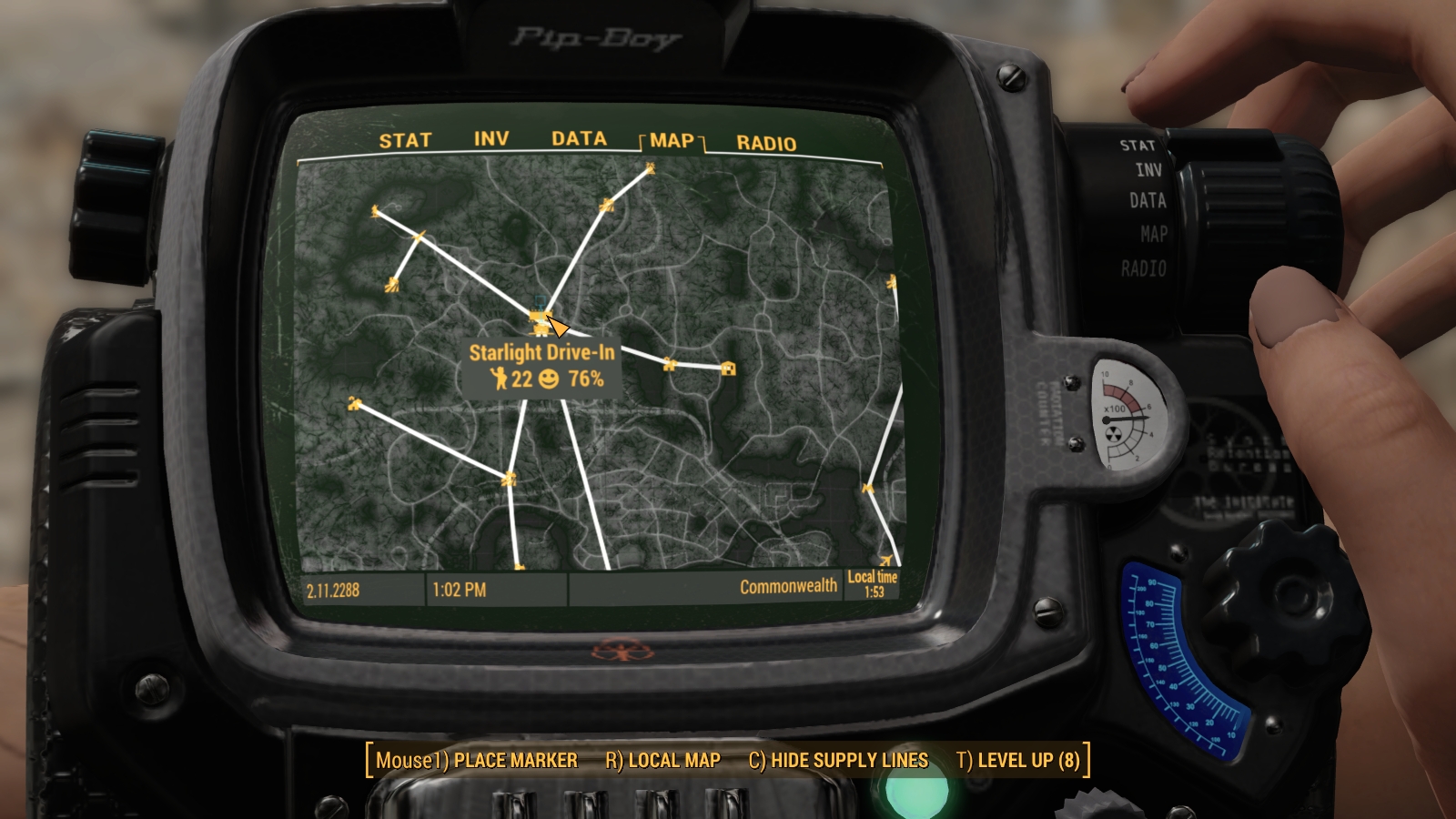Click the marker in the upper-left mountains
This screenshot has width=1456, height=819.
point(374,210)
